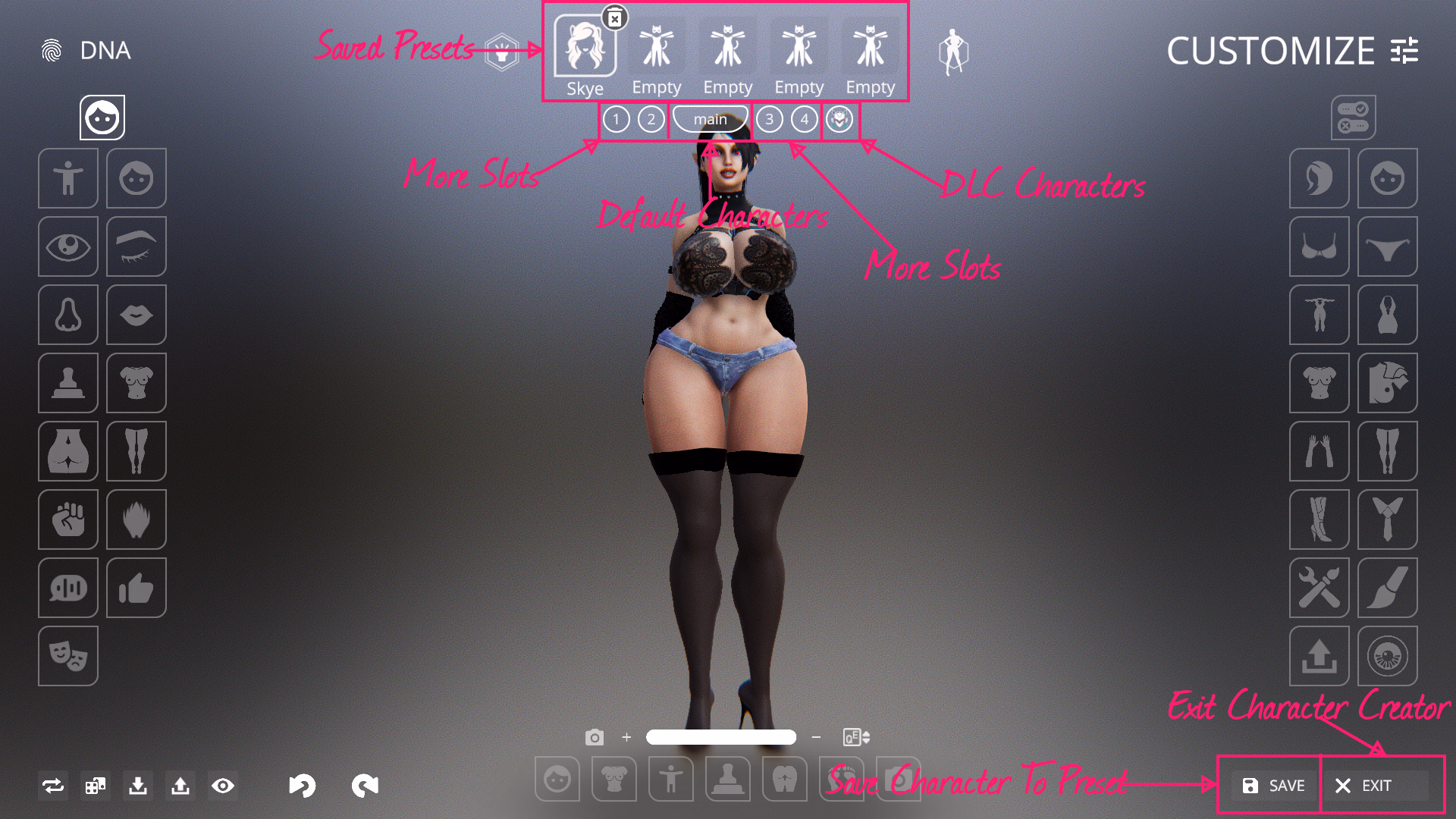Choose the theater masks expression icon
Screen dimensions: 1456x819
click(68, 656)
